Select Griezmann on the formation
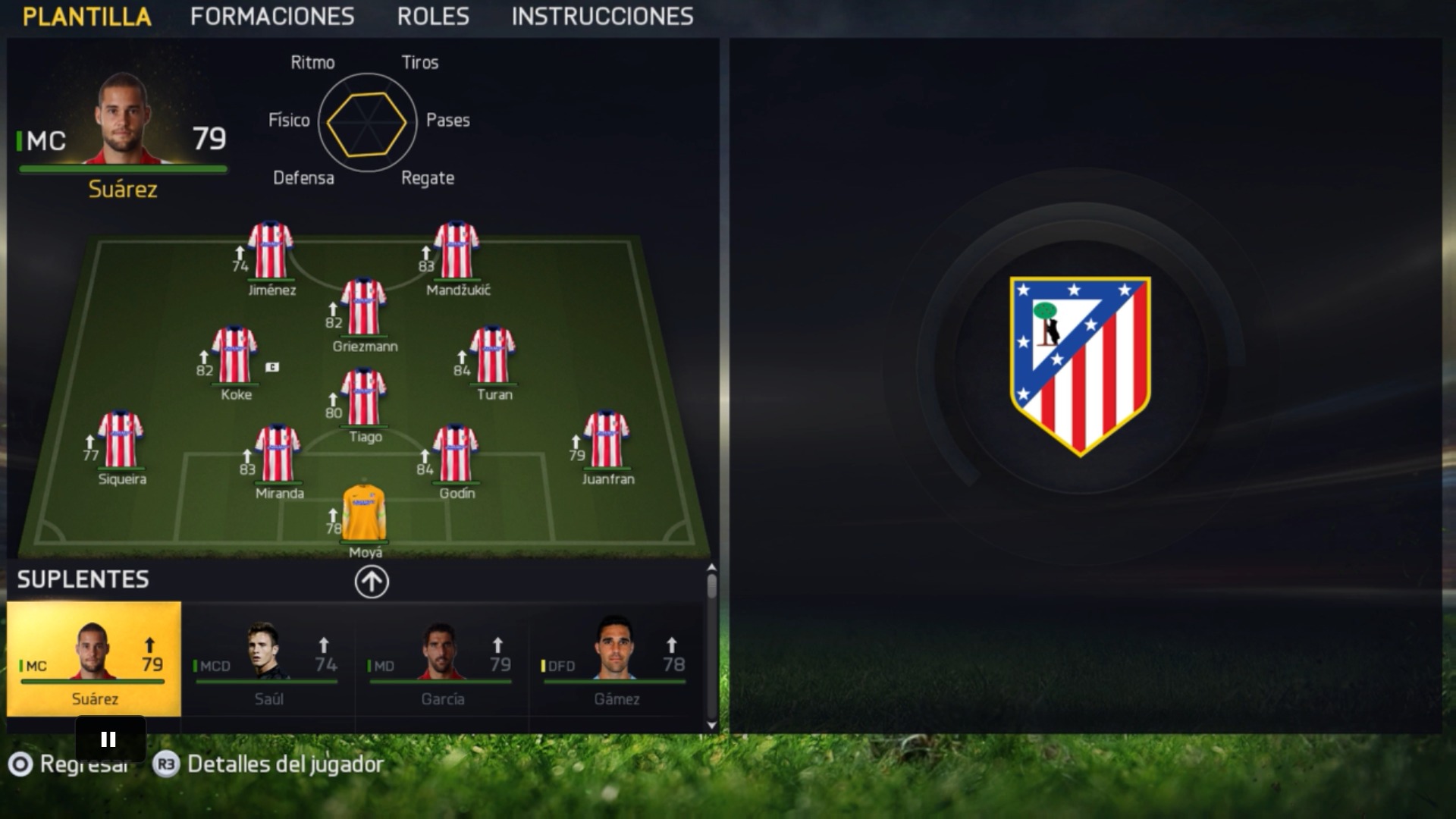This screenshot has height=819, width=1456. point(364,307)
